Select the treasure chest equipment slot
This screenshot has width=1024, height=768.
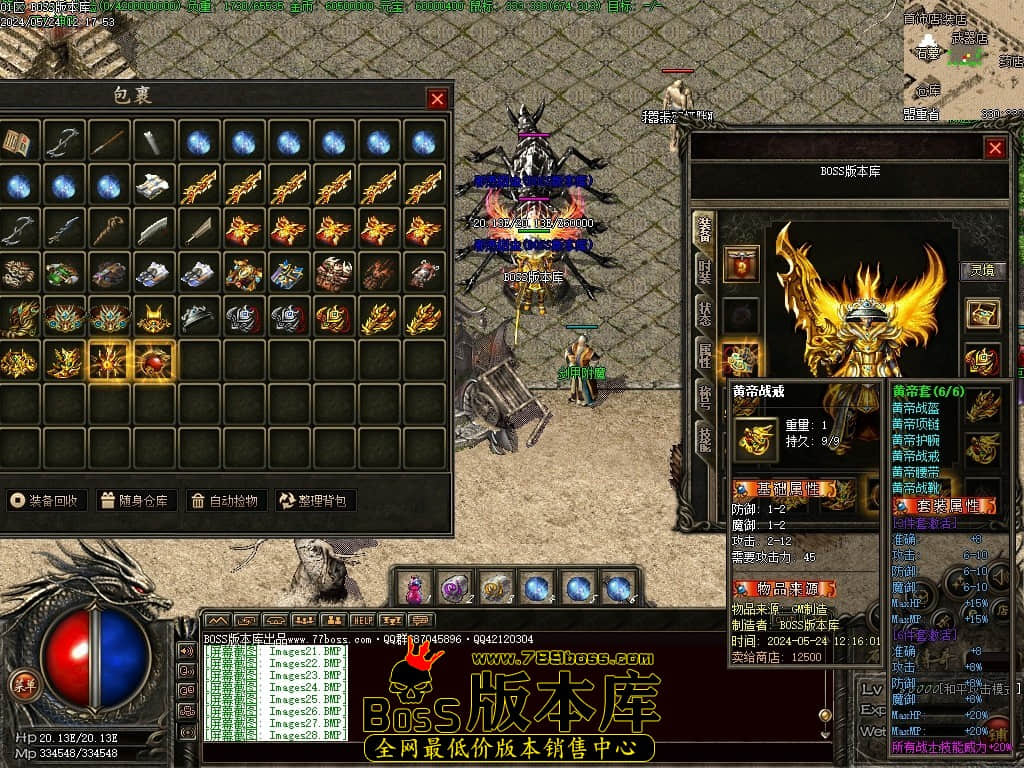[x=982, y=313]
